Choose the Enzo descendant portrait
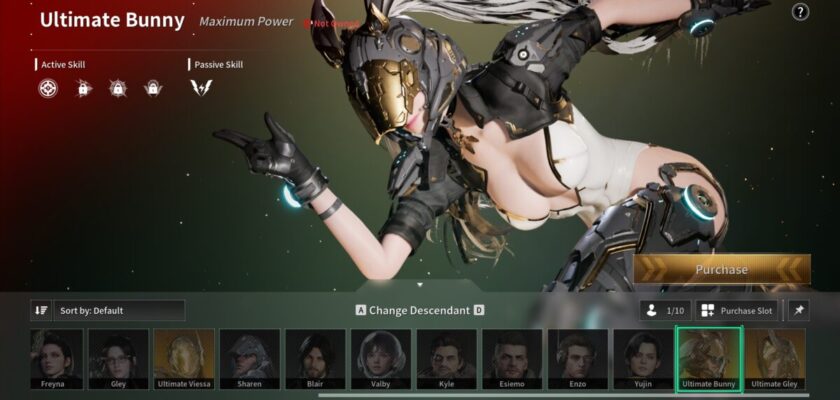The image size is (840, 400). click(x=577, y=357)
